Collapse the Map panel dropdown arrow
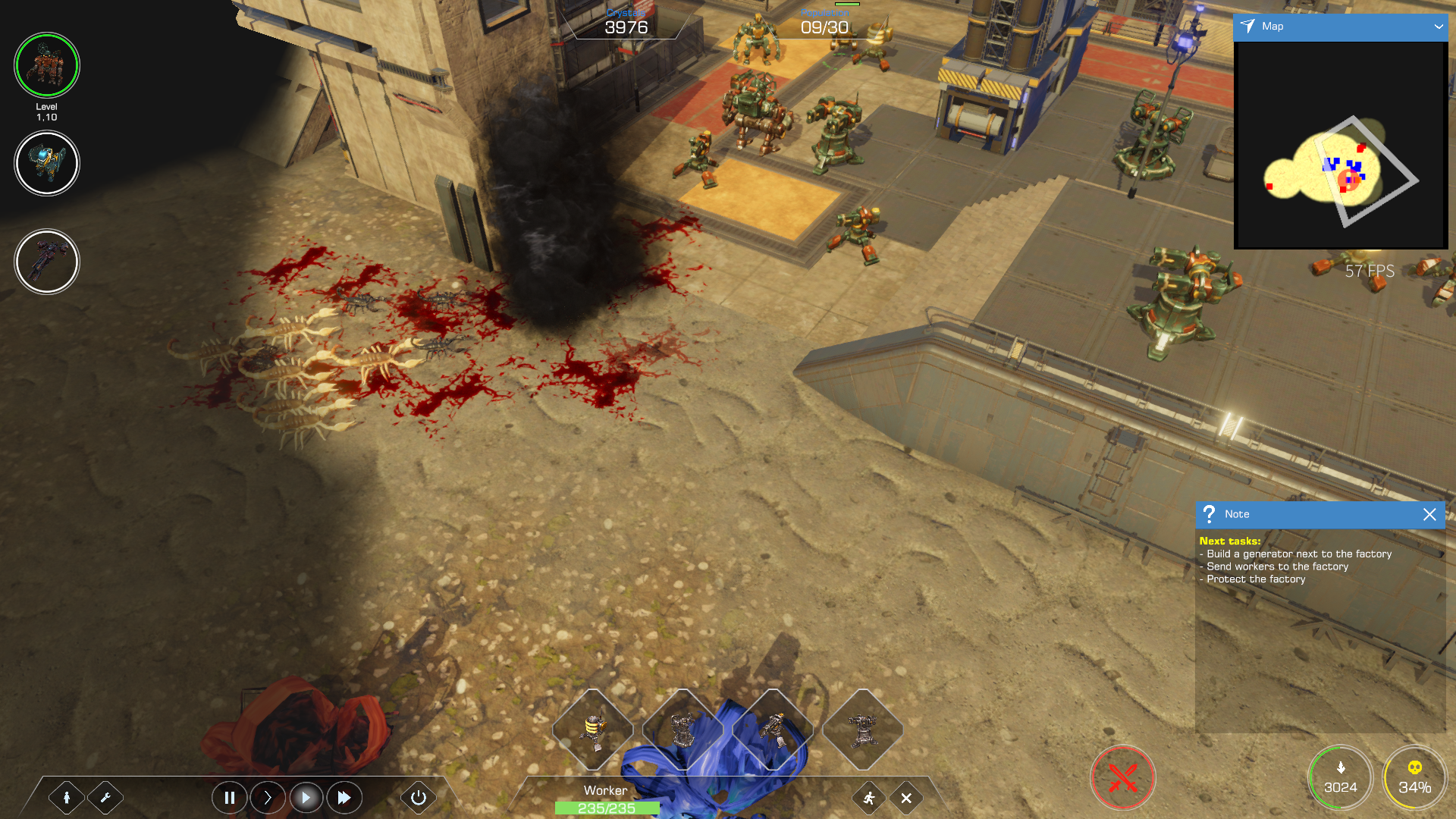The image size is (1456, 819). [1438, 27]
